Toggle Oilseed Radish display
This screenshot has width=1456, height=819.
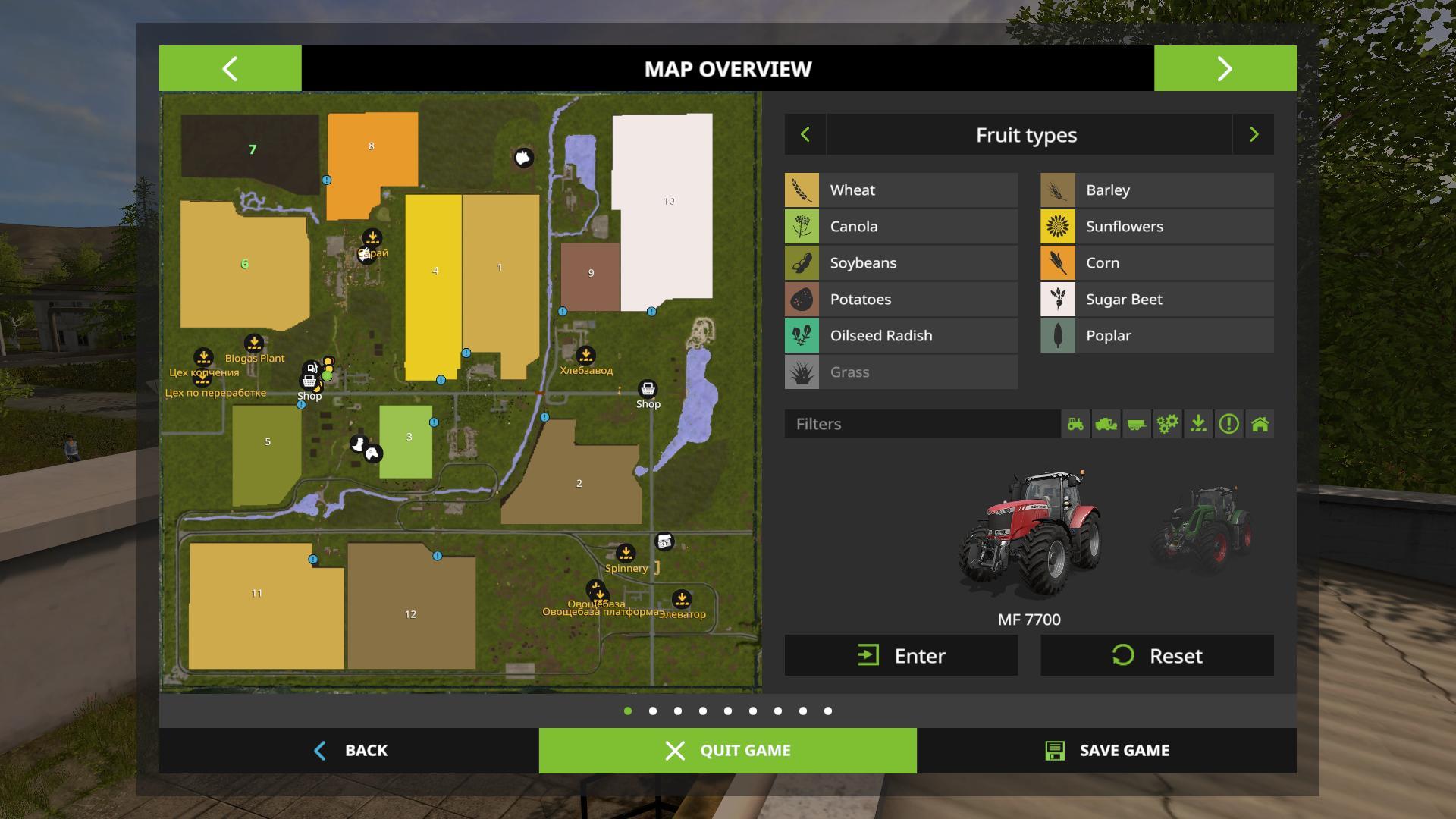[901, 336]
